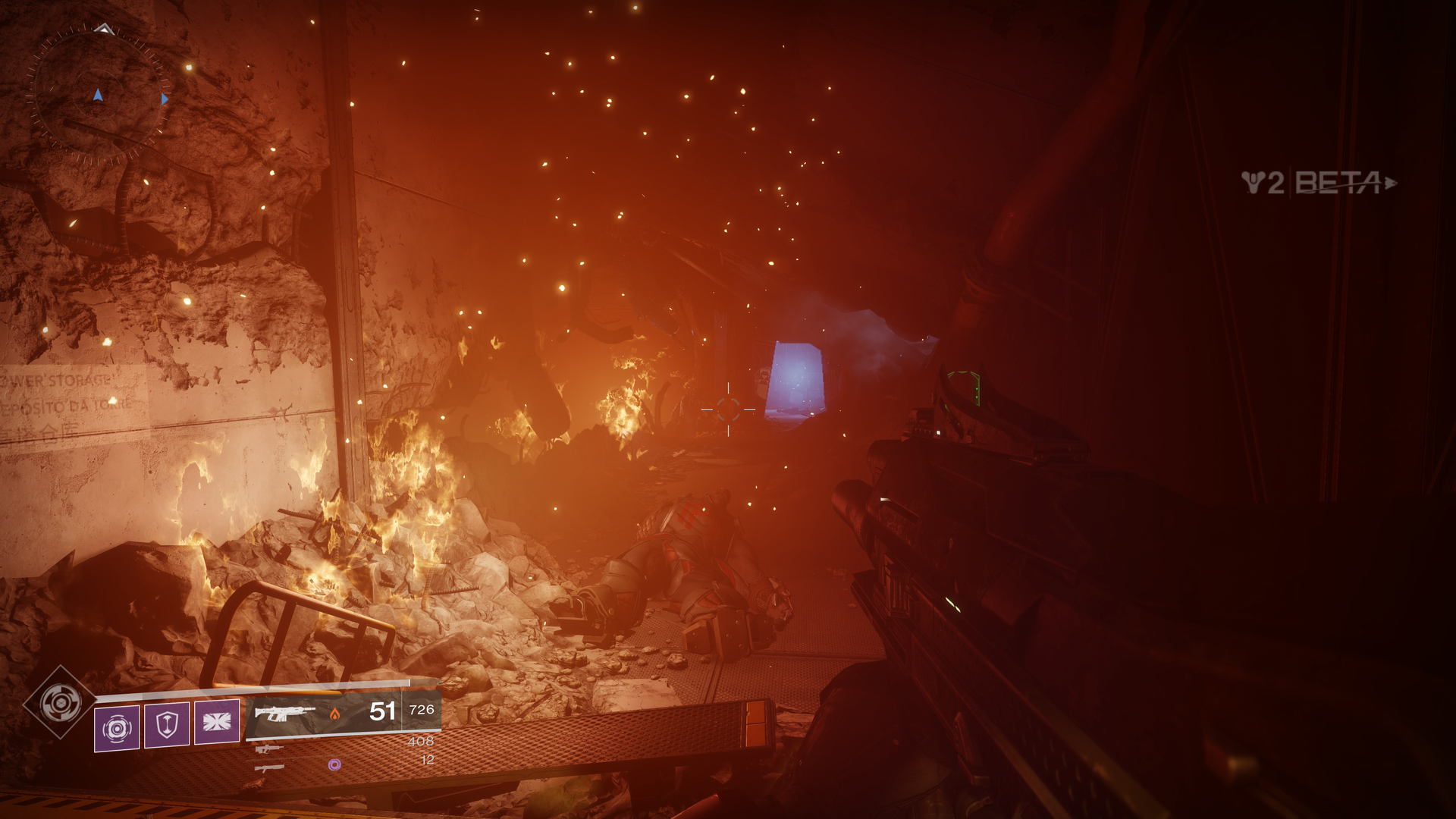The image size is (1456, 819).
Task: Click the blue waypoint chevron on the minimap edge
Action: 165,99
